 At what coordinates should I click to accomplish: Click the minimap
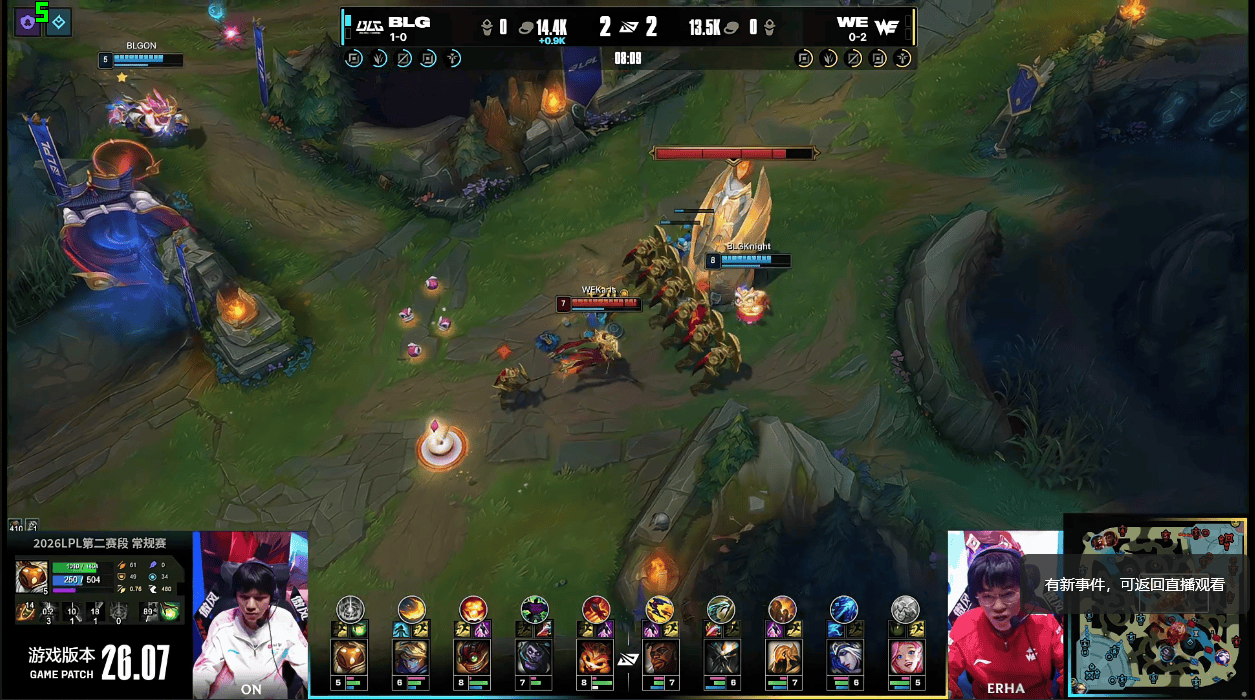coord(1158,610)
